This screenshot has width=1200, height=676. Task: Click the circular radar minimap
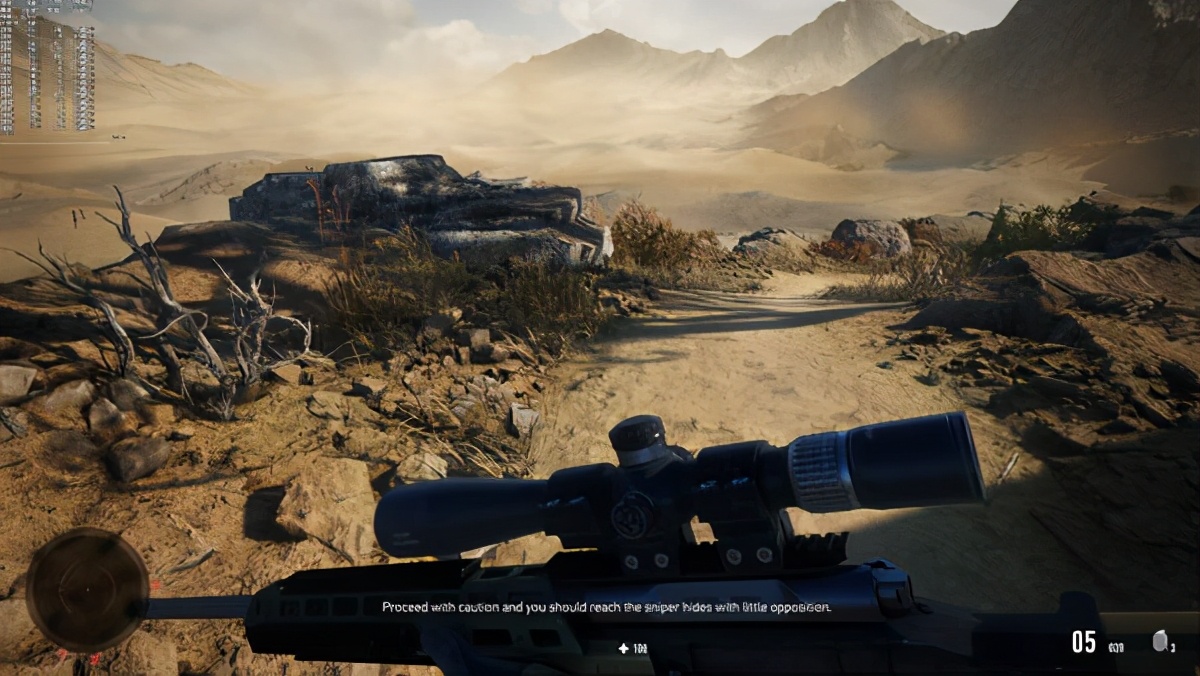pos(87,590)
